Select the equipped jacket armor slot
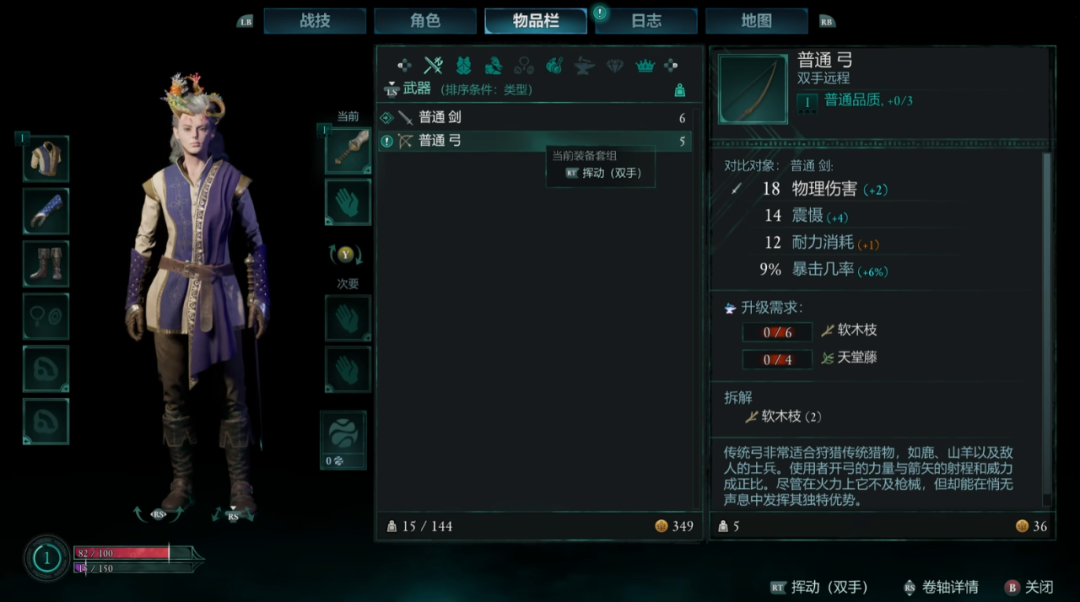Image resolution: width=1080 pixels, height=602 pixels. (46, 159)
